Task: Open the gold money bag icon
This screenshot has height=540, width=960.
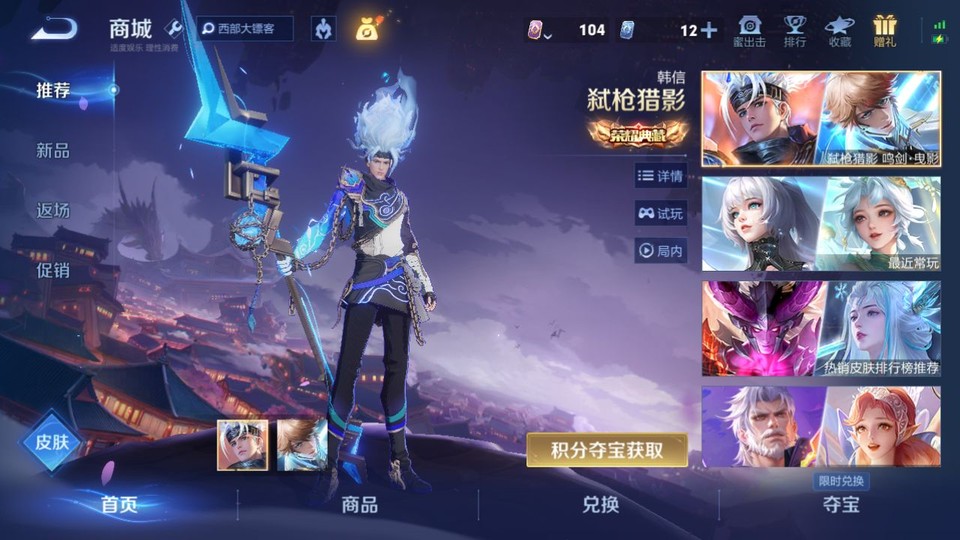Action: tap(366, 29)
